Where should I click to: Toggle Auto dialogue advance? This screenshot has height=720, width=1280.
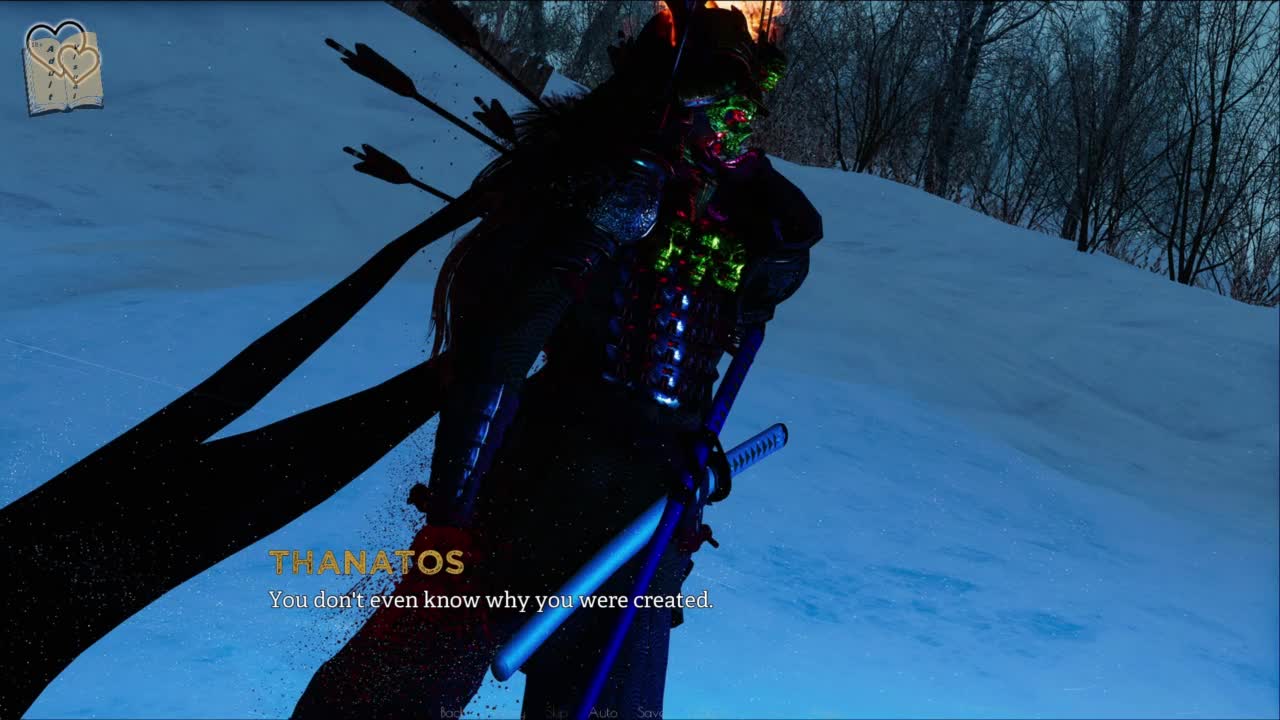click(x=603, y=712)
